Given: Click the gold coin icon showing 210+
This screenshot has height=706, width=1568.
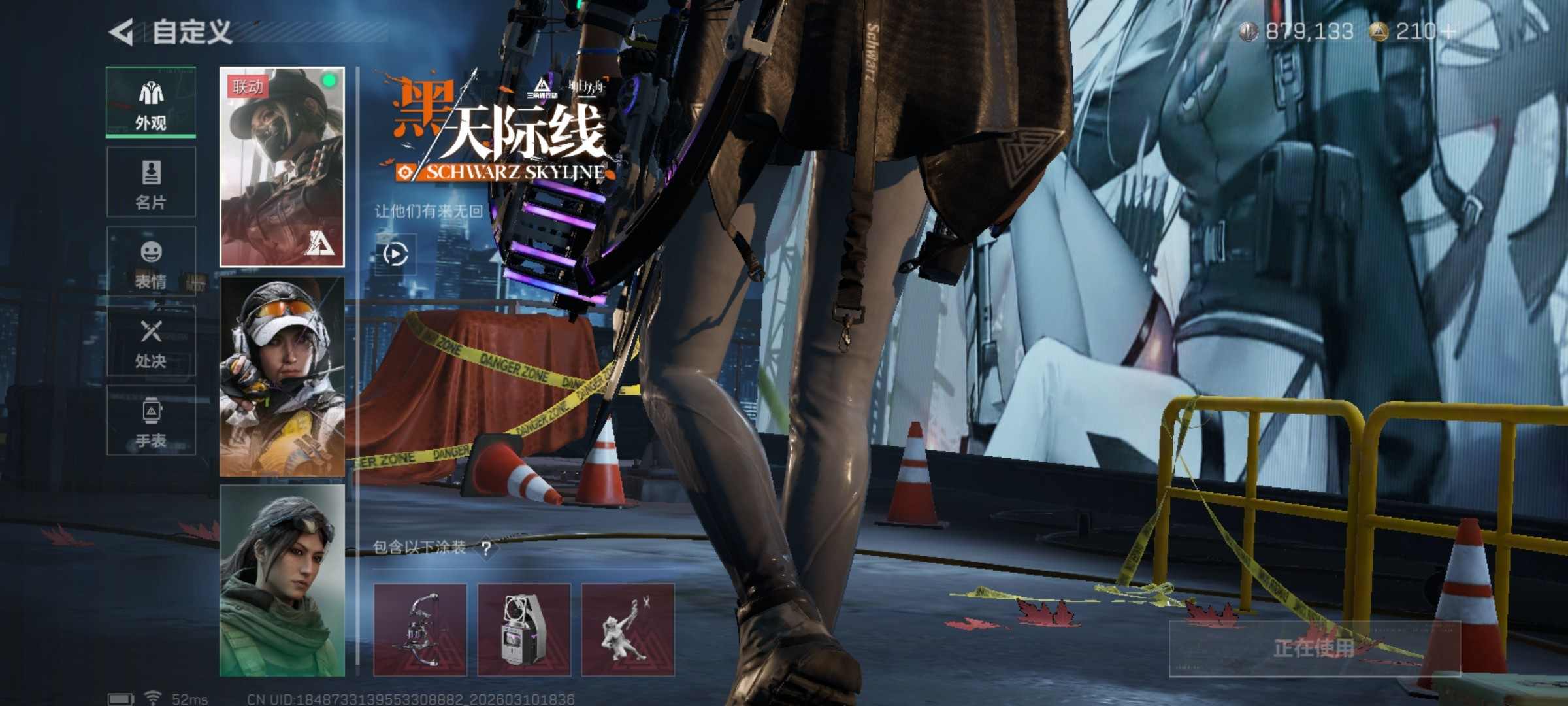Looking at the screenshot, I should point(1379,29).
